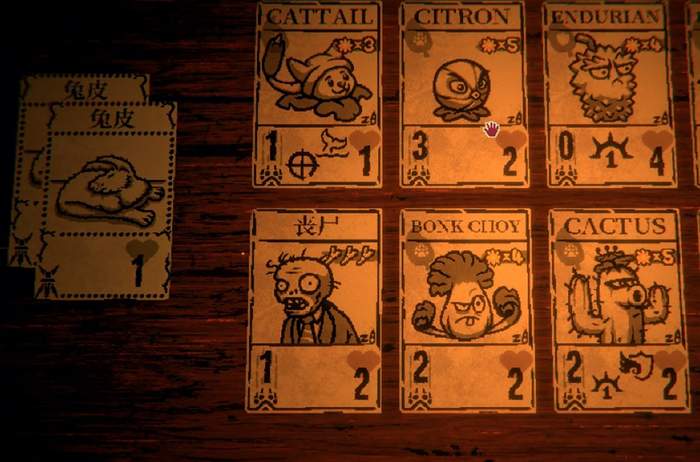Choose the Bonk Choy card
Image resolution: width=700 pixels, height=462 pixels.
tap(466, 310)
